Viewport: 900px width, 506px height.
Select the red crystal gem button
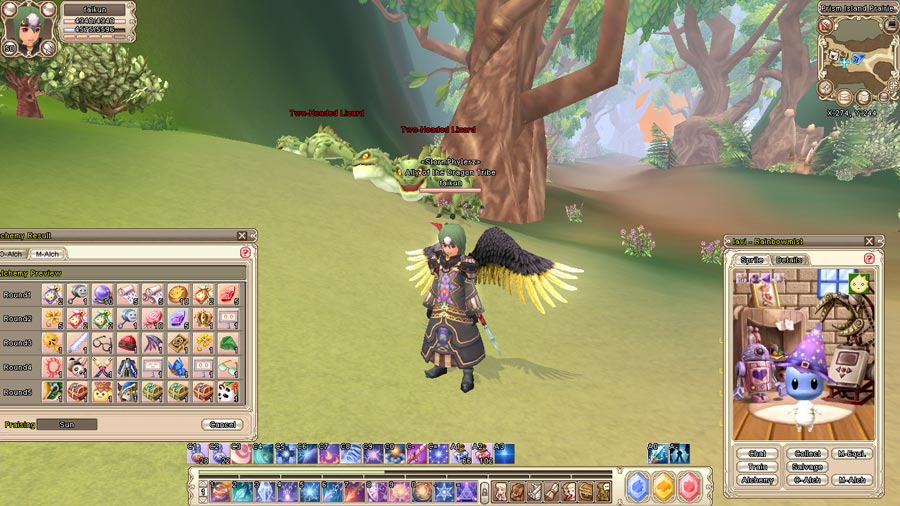click(x=690, y=487)
